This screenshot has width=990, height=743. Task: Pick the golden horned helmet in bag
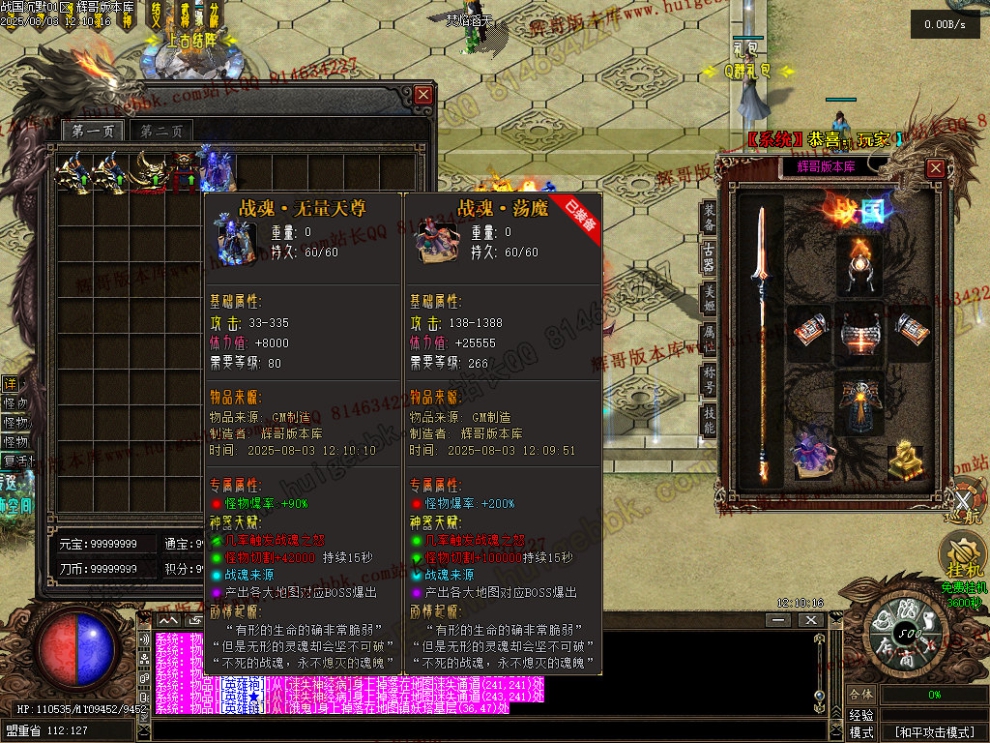pyautogui.click(x=150, y=172)
